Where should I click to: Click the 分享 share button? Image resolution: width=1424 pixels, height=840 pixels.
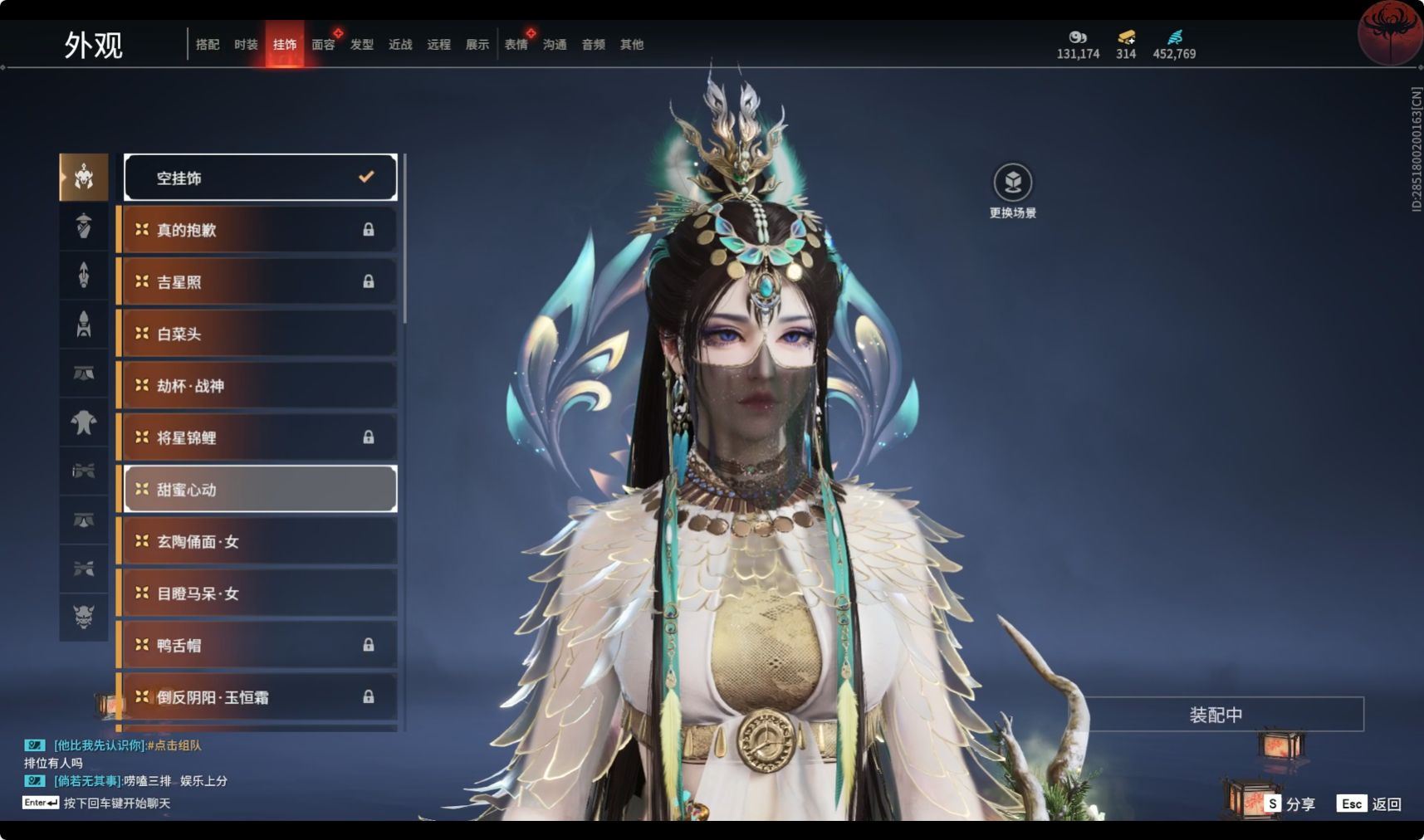pos(1290,803)
